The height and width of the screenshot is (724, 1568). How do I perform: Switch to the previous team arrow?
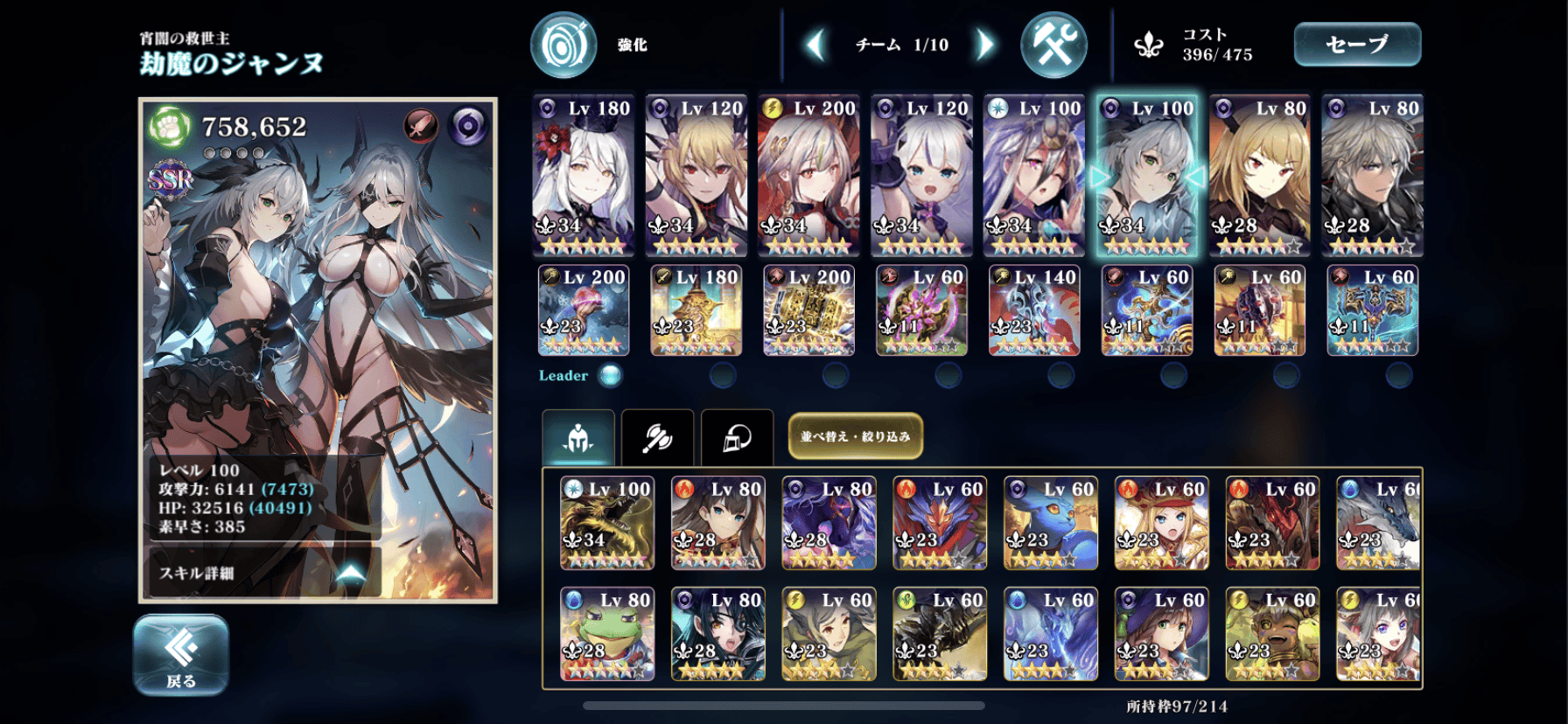815,45
